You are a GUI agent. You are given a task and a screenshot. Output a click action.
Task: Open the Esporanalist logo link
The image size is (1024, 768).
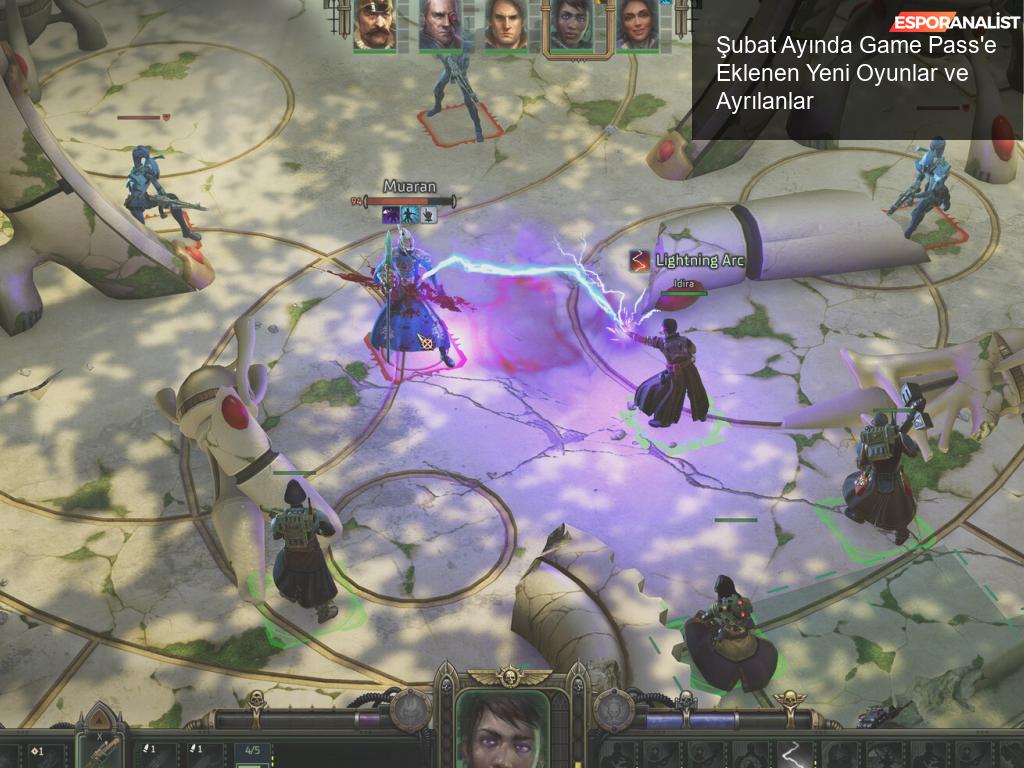point(955,22)
